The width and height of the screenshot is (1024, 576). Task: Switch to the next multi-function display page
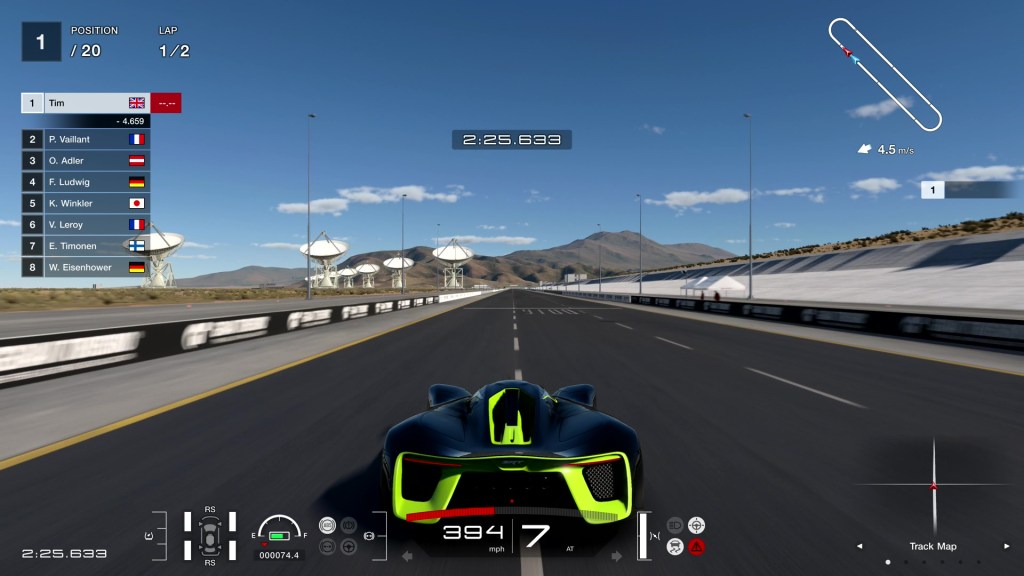tap(1006, 546)
